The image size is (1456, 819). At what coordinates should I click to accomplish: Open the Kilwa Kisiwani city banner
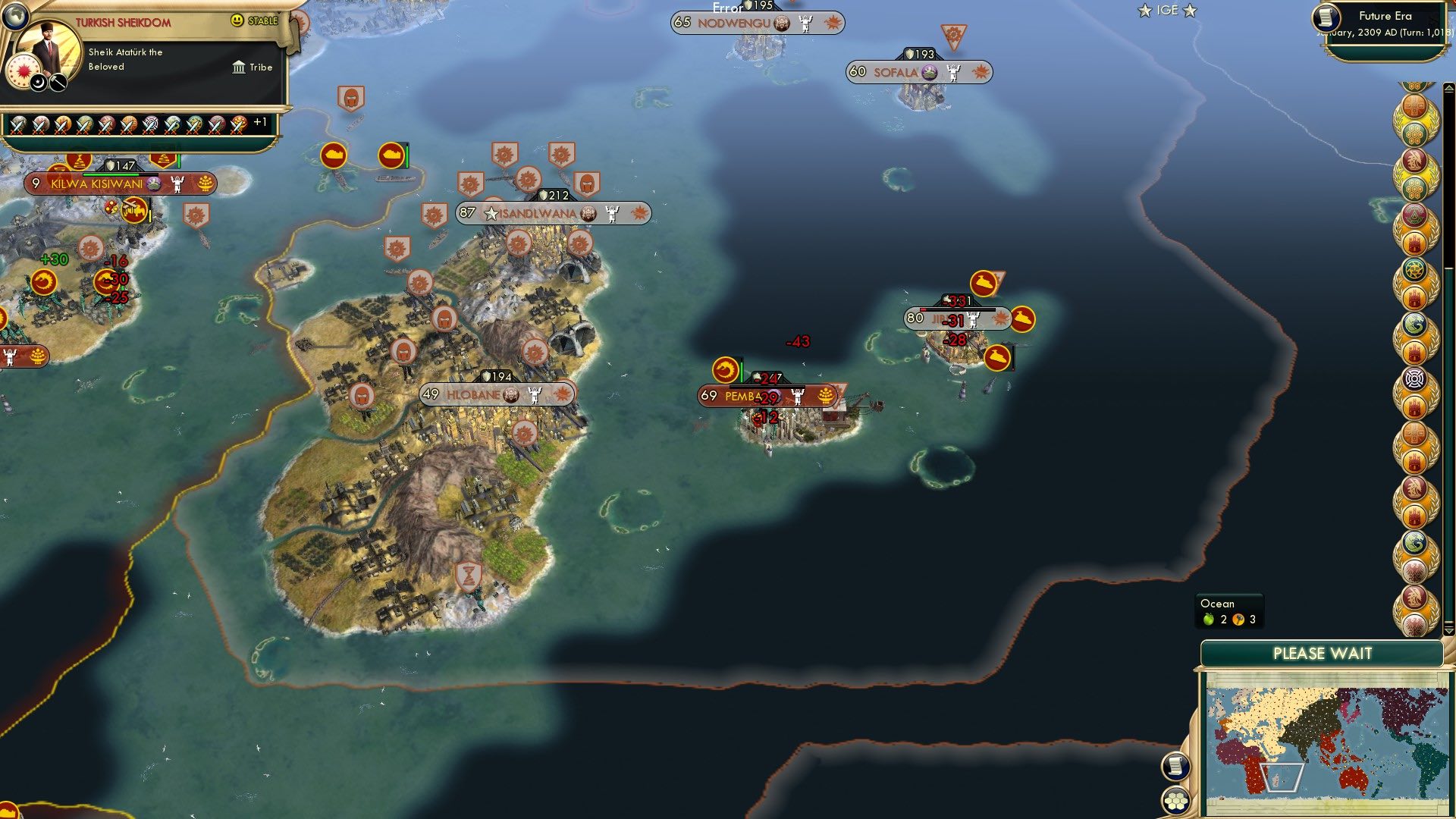pyautogui.click(x=95, y=184)
